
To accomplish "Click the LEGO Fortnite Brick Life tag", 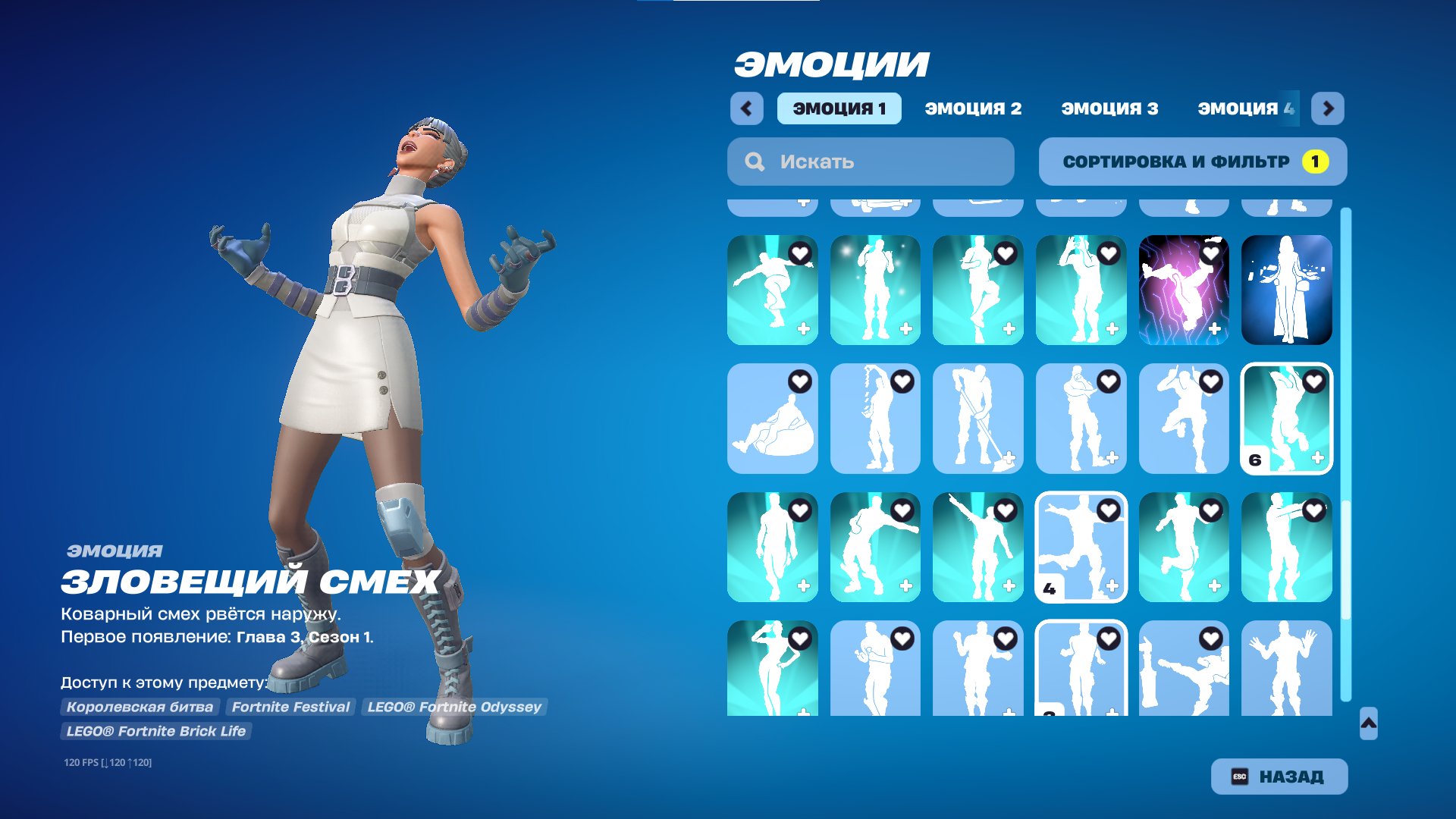I will (x=155, y=731).
